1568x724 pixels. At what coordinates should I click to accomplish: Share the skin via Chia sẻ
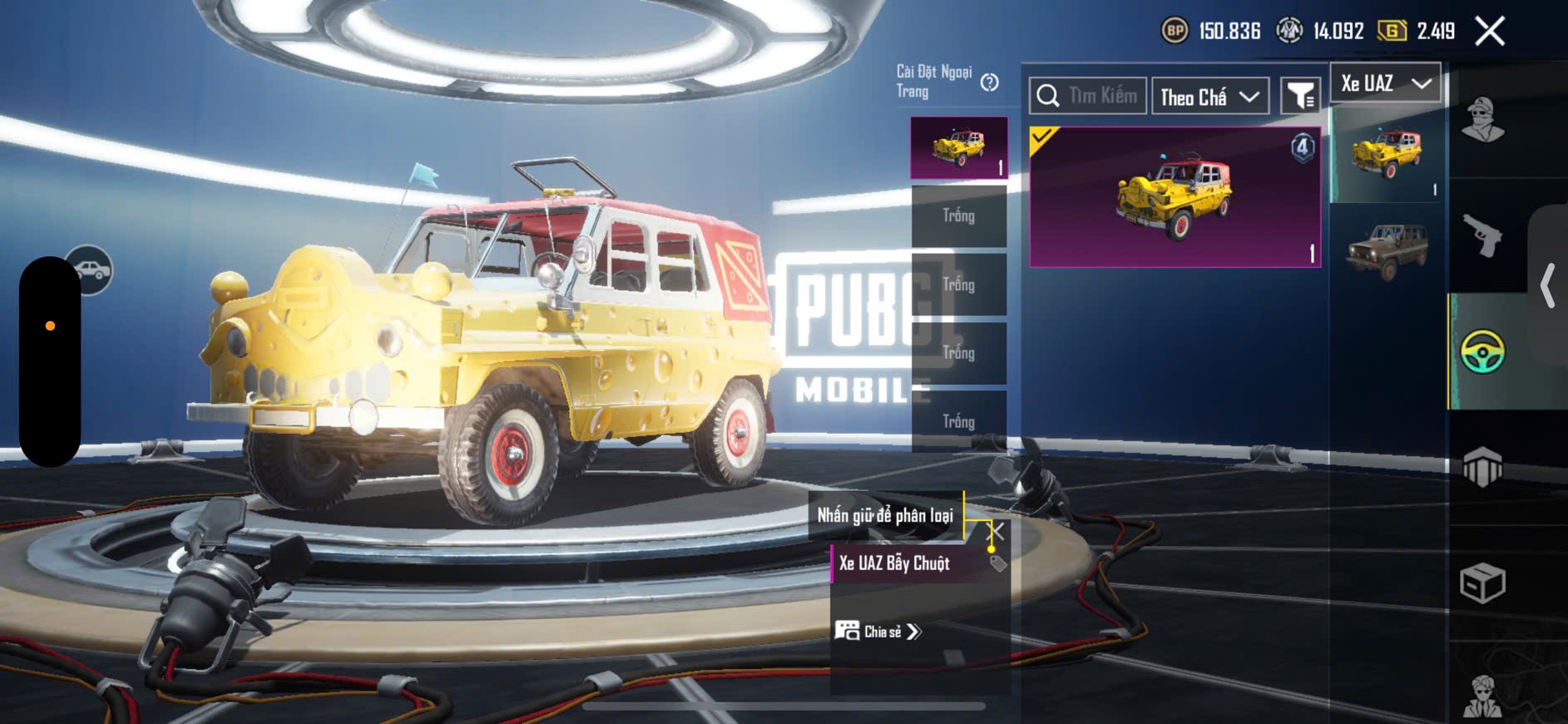pyautogui.click(x=878, y=632)
